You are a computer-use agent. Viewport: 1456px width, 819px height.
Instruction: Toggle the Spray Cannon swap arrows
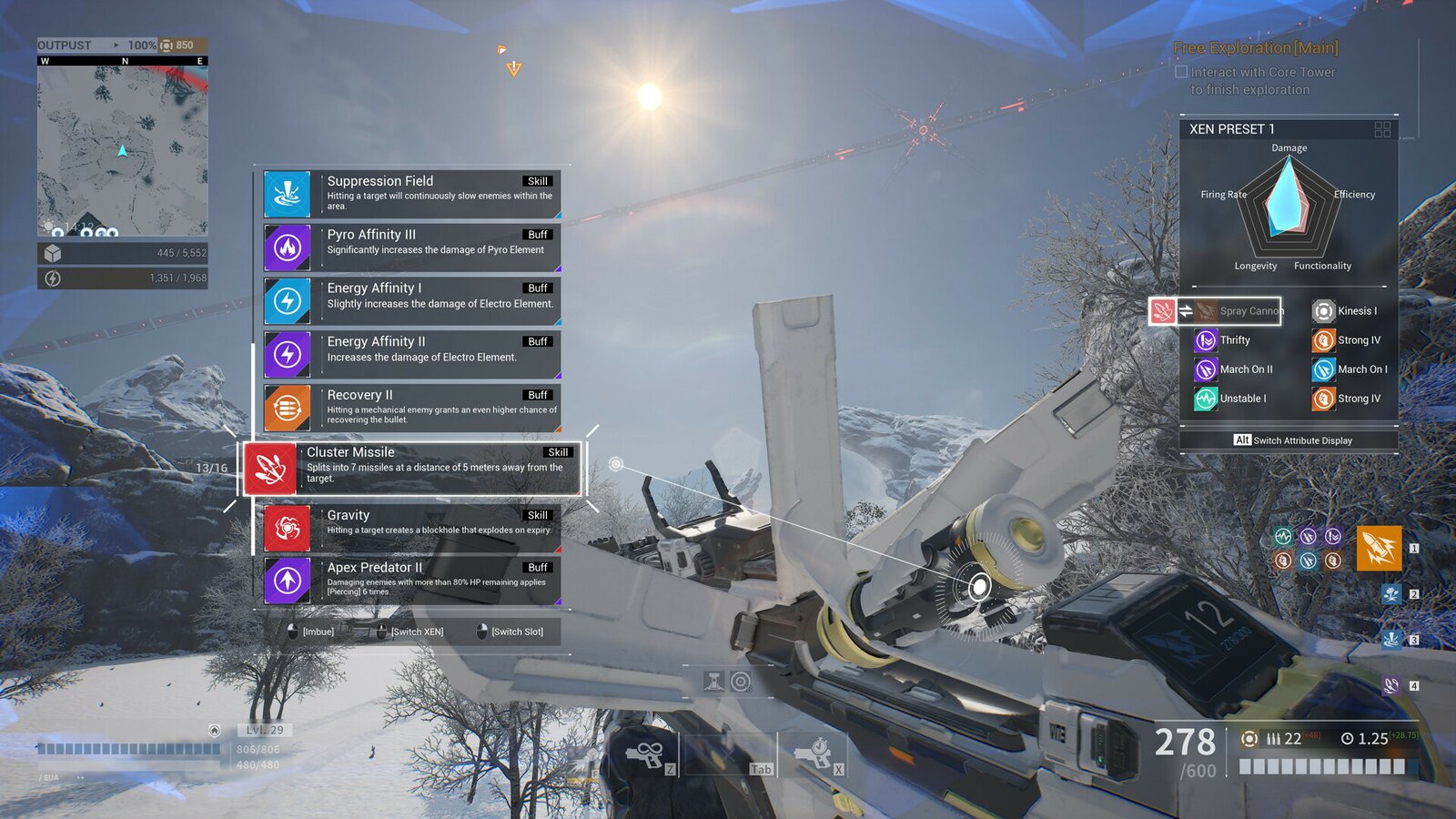coord(1186,310)
